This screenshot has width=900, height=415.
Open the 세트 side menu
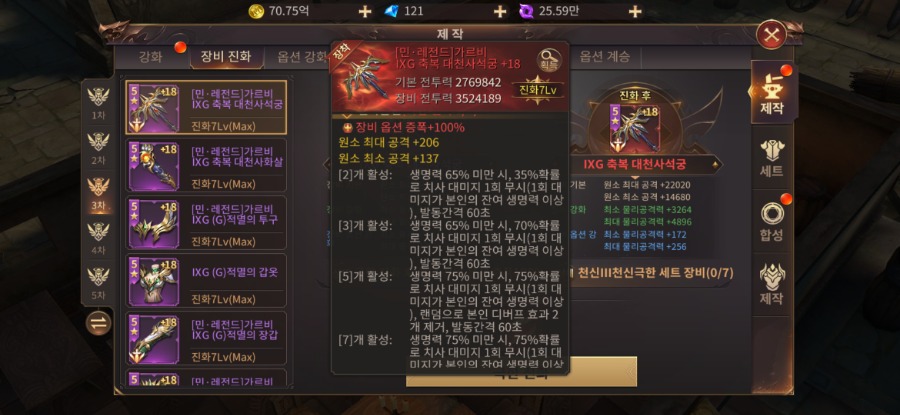tap(772, 159)
